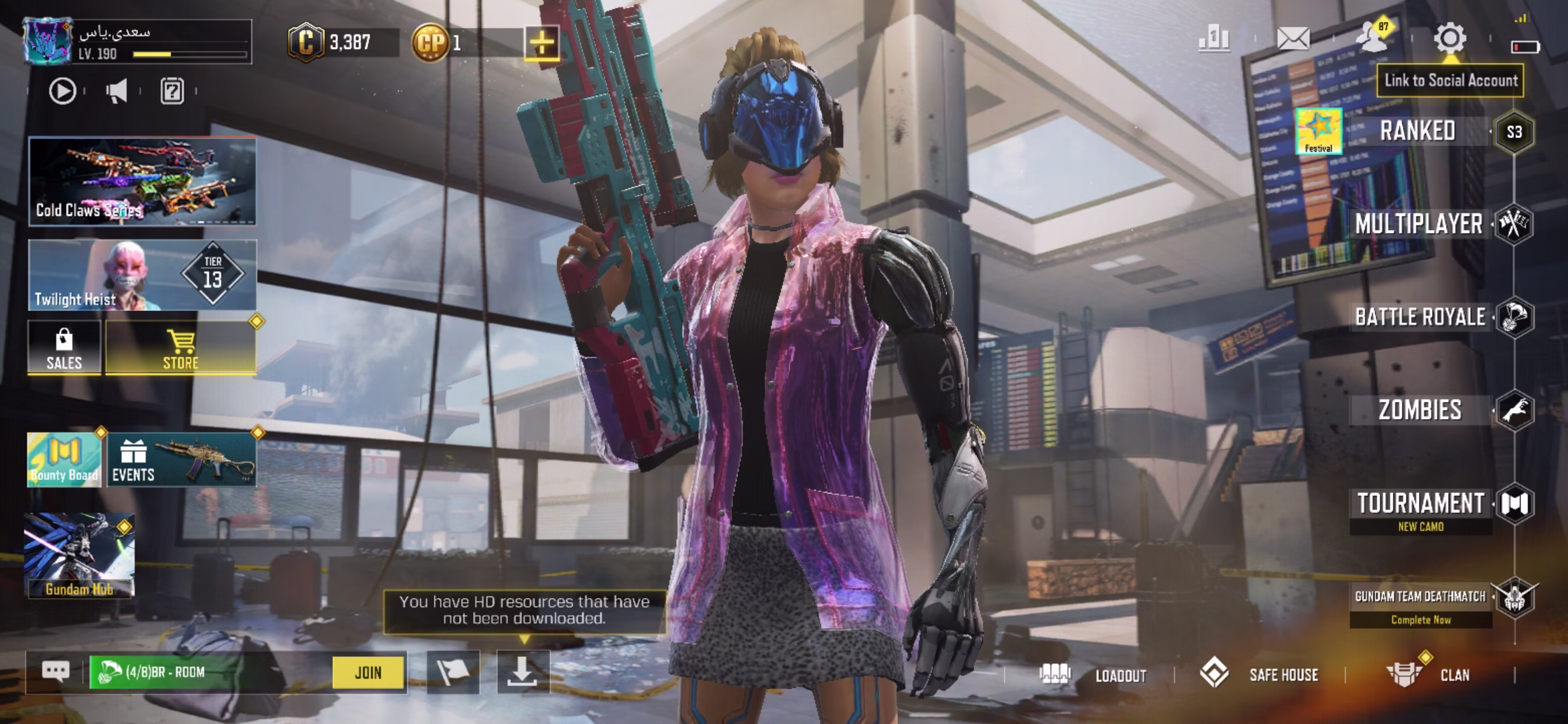Screen dimensions: 1568x724
Task: Download HD resources via arrow button
Action: point(523,672)
